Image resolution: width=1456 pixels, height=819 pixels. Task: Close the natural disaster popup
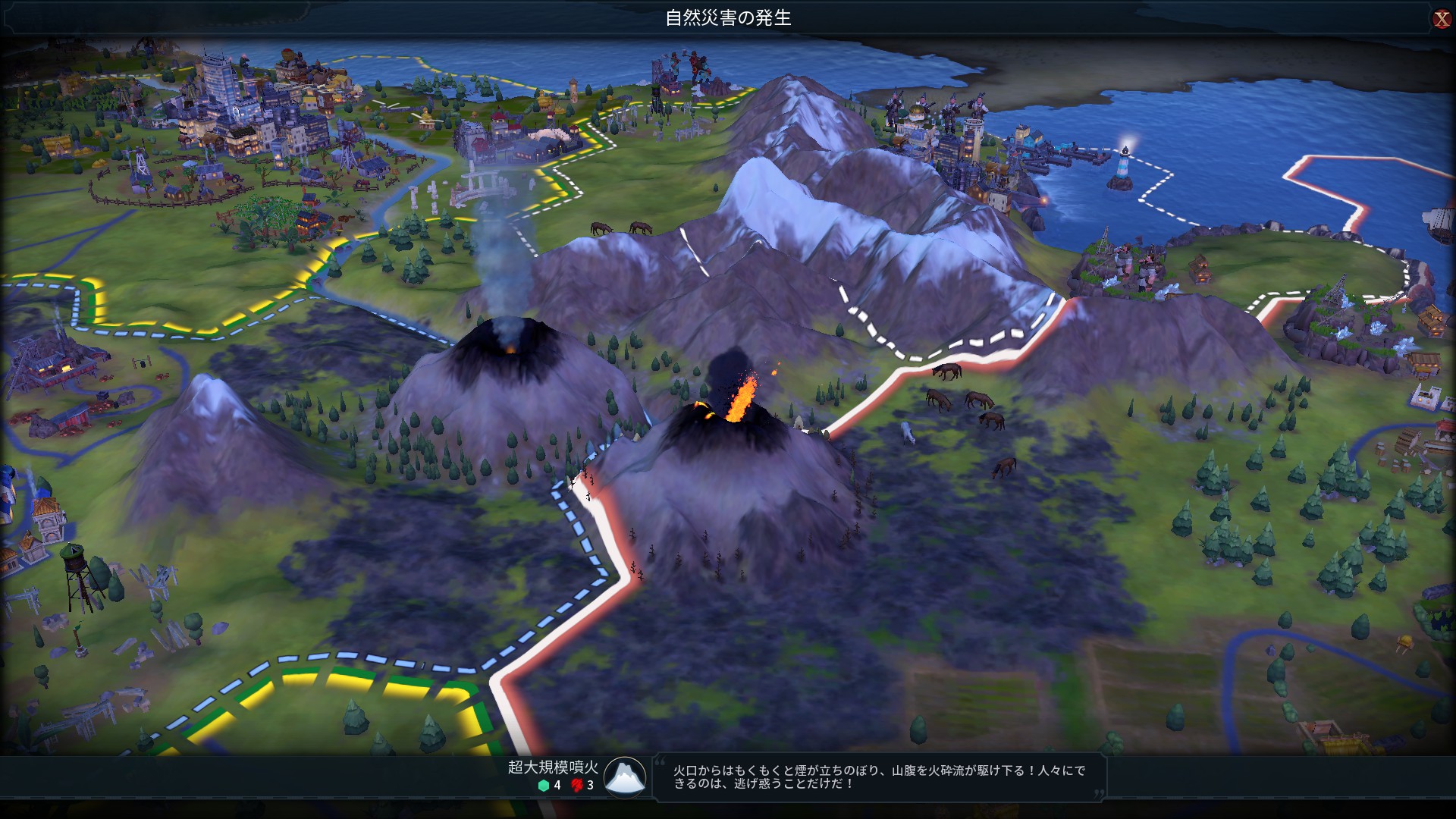1441,19
